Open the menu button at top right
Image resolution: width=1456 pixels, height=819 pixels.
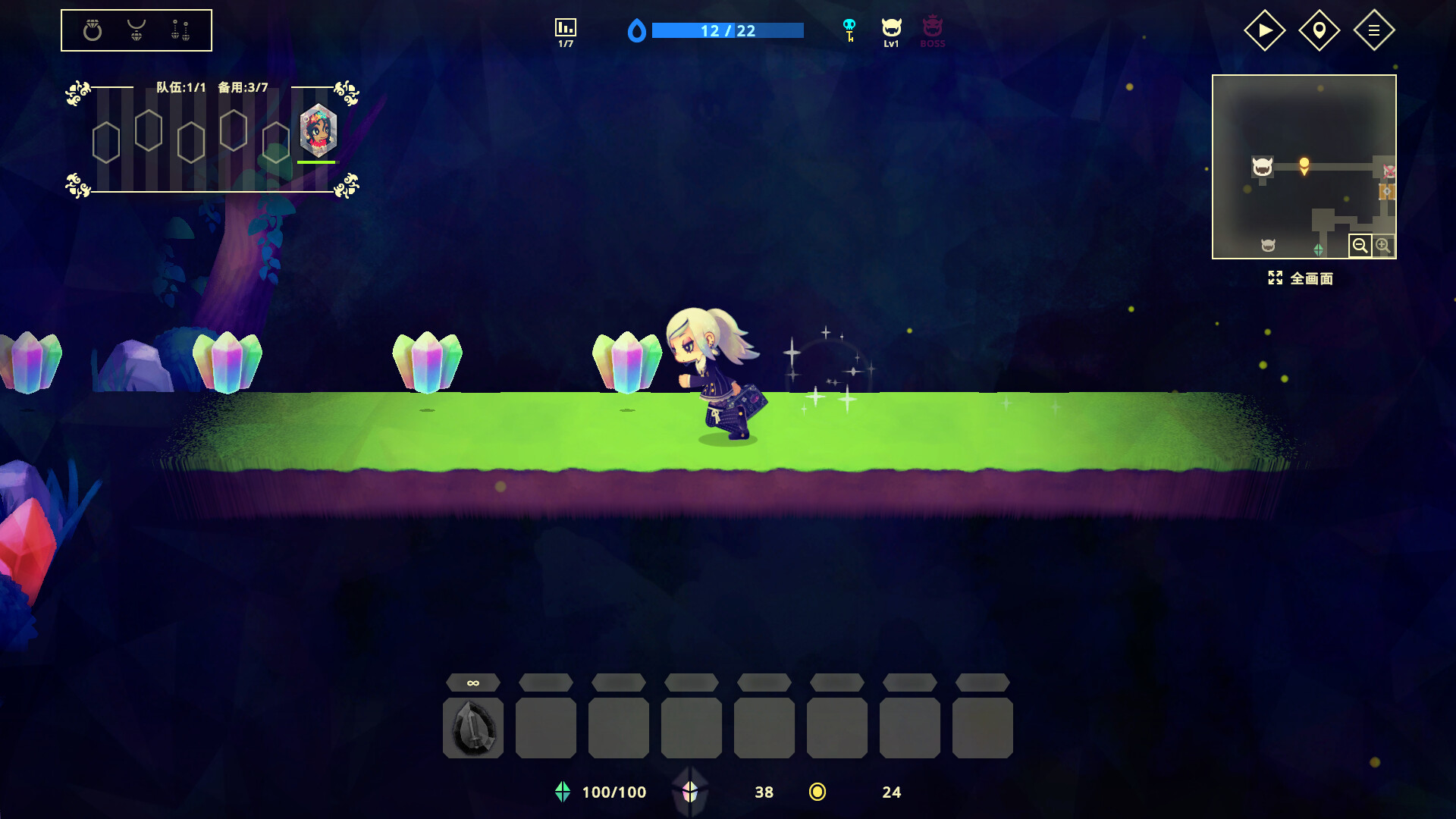(1375, 30)
